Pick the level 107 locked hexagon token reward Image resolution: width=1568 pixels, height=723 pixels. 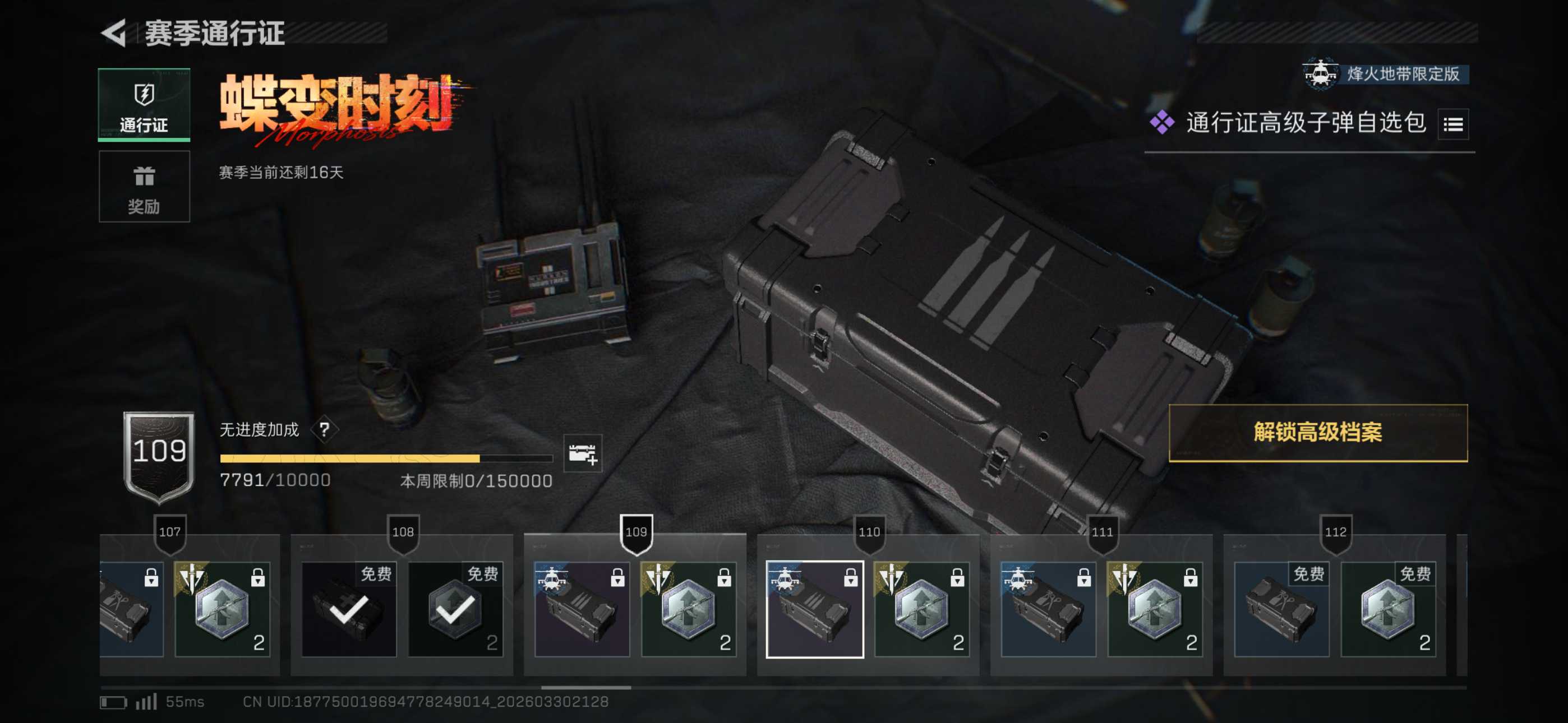(x=222, y=609)
